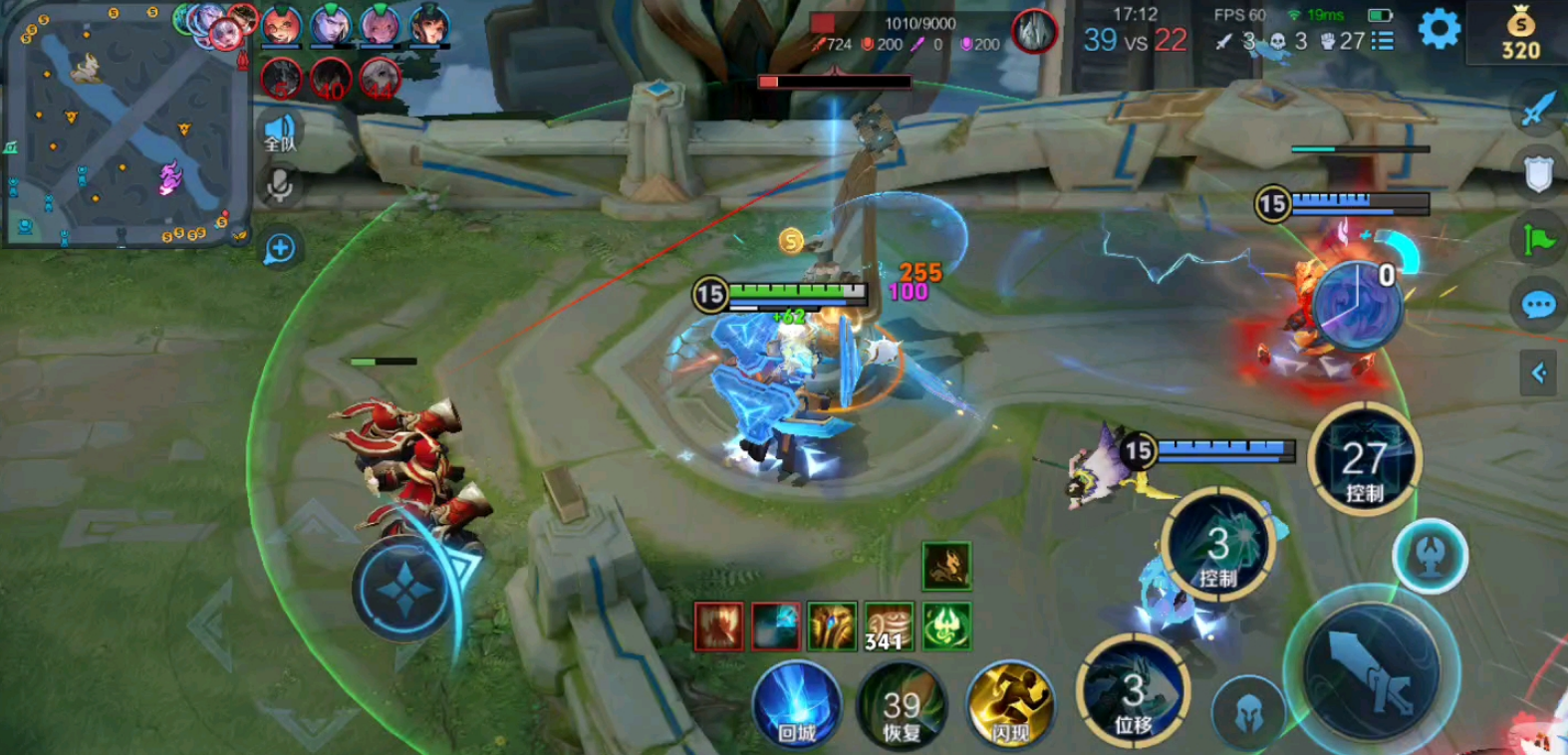1568x755 pixels.
Task: Open the chat bubble quick messages
Action: click(x=1538, y=304)
